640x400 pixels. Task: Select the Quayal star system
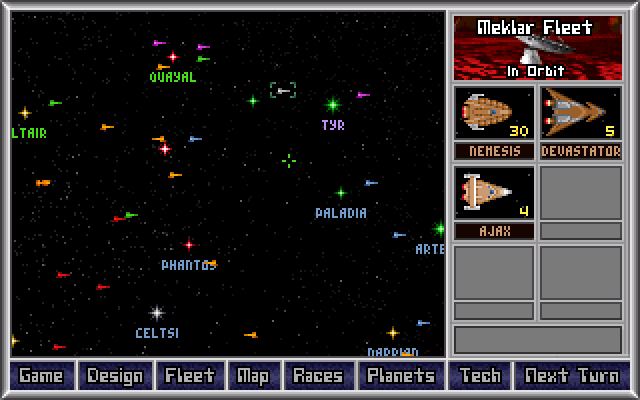point(172,57)
